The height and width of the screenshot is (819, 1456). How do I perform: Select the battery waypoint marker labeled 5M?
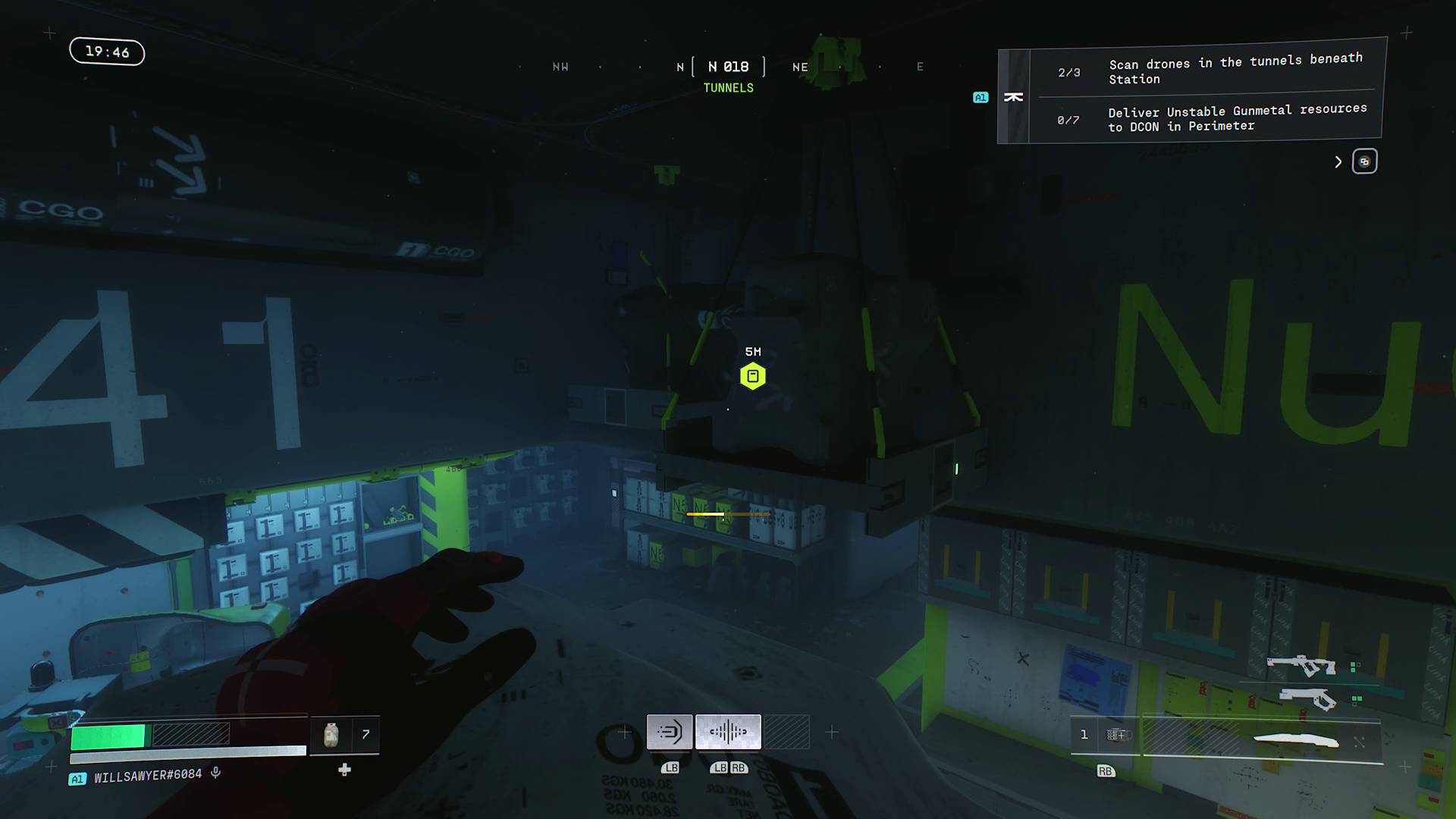click(x=752, y=375)
